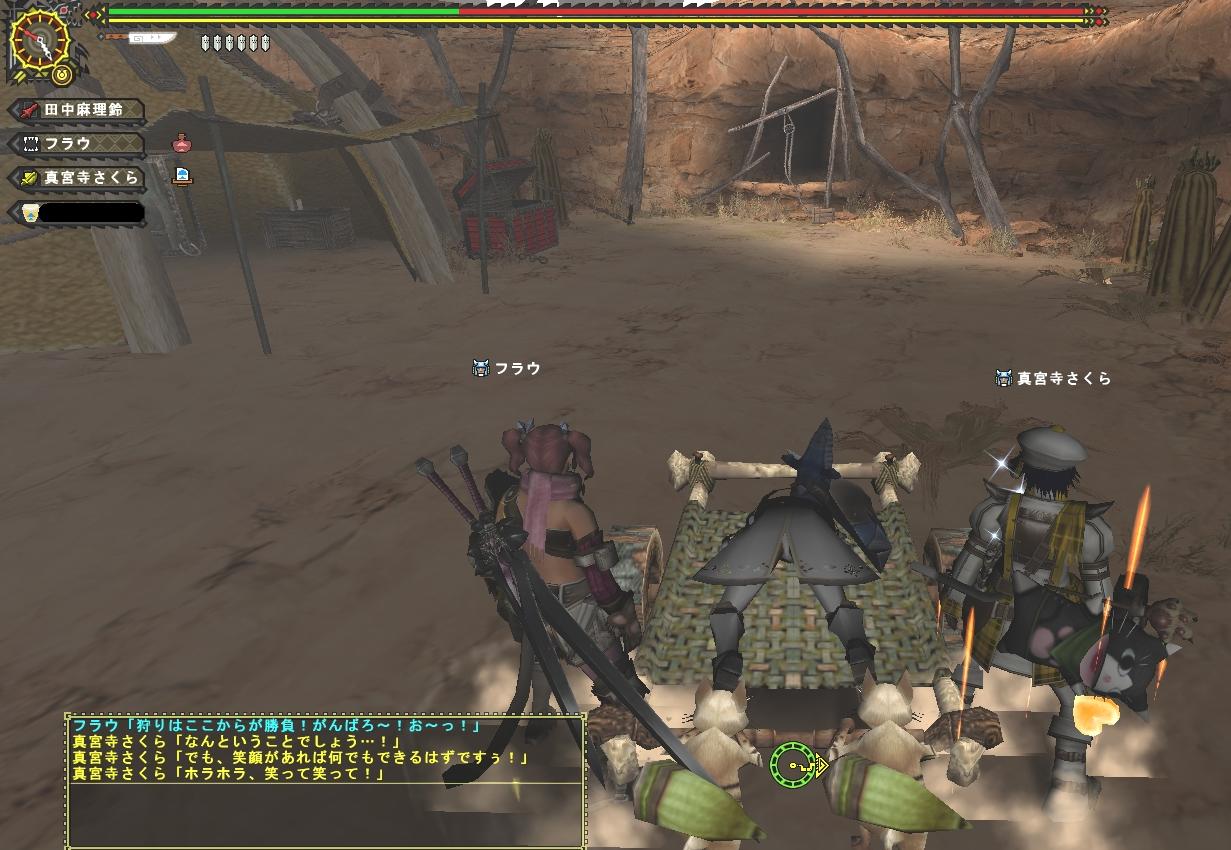Image resolution: width=1231 pixels, height=850 pixels.
Task: Click the weapon sharpness gauge
Action: pyautogui.click(x=140, y=39)
